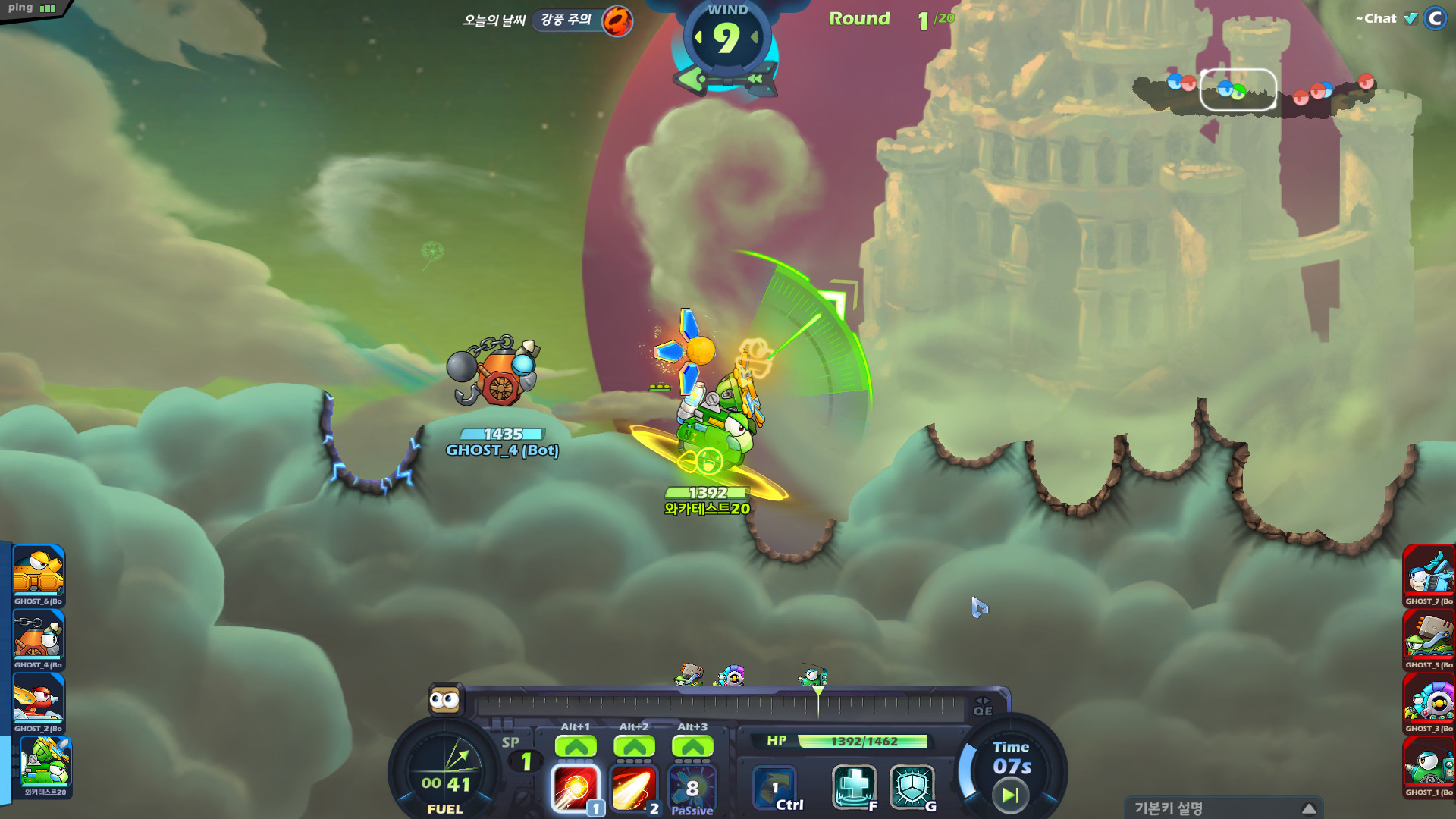Upgrade the Alt+1 skill with green arrow

576,747
